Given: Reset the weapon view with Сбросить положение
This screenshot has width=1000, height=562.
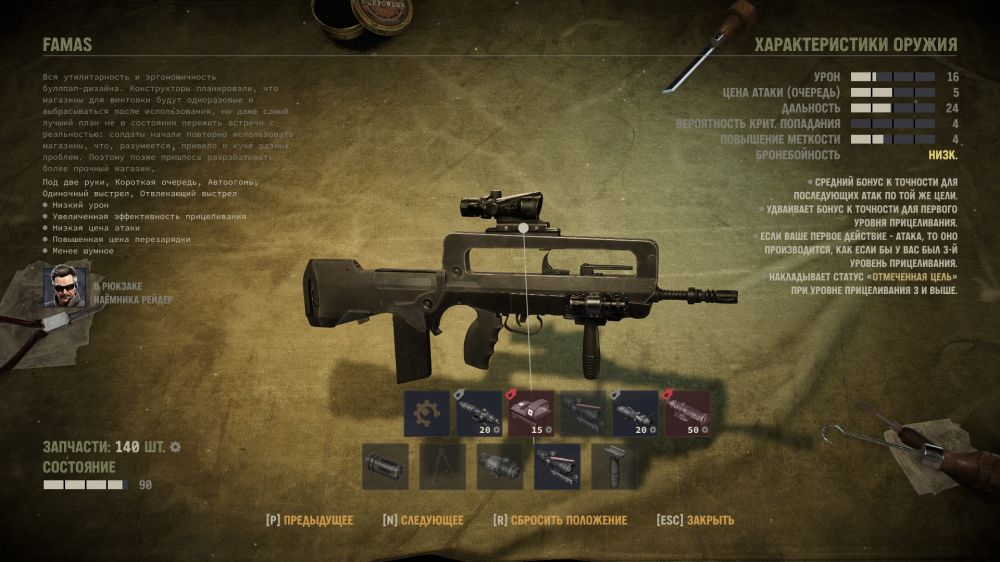Looking at the screenshot, I should [559, 520].
